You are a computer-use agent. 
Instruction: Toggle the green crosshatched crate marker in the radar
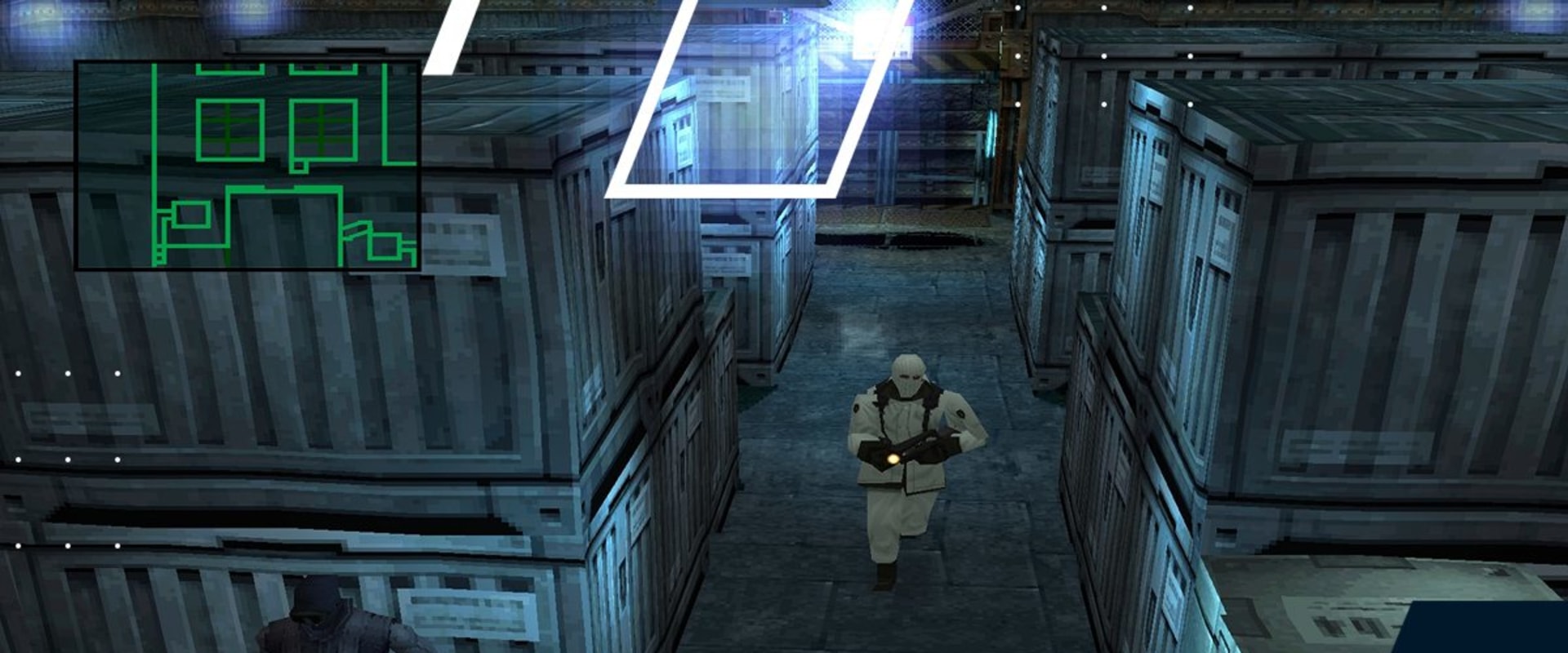pos(230,129)
